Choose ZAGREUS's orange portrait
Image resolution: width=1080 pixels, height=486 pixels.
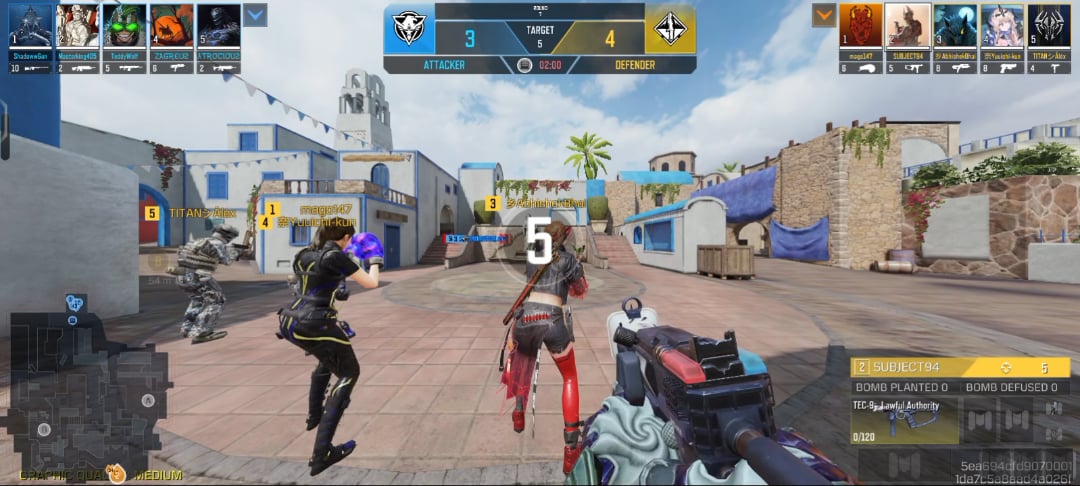pyautogui.click(x=171, y=26)
